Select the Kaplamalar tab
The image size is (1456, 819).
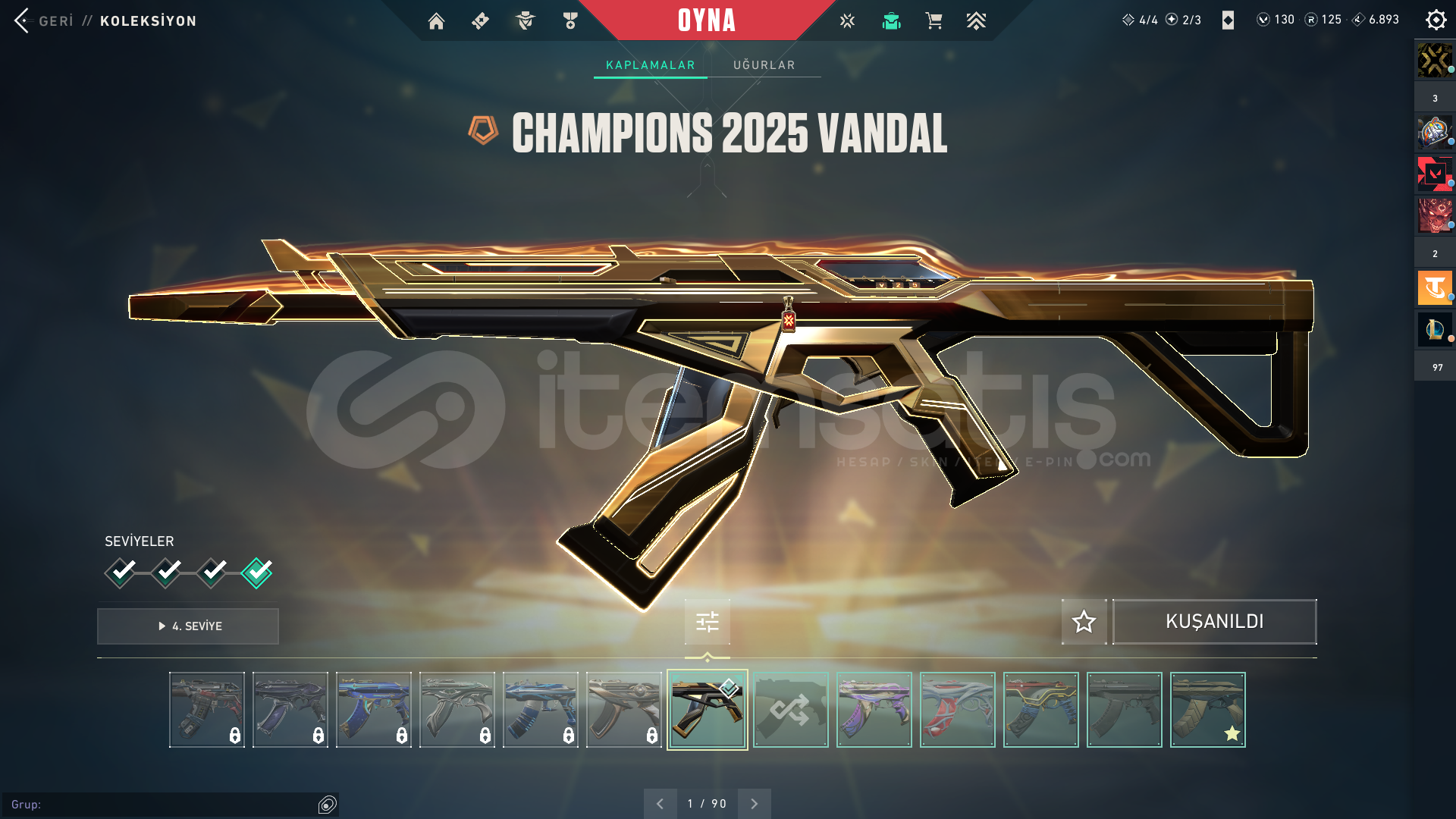(x=649, y=64)
